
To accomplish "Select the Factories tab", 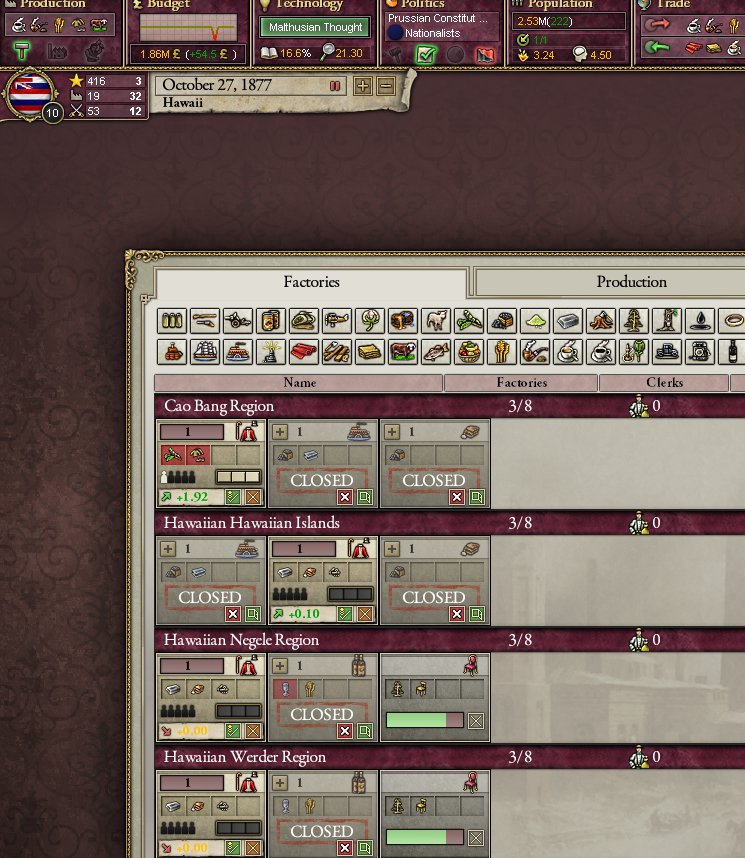I will pos(311,282).
